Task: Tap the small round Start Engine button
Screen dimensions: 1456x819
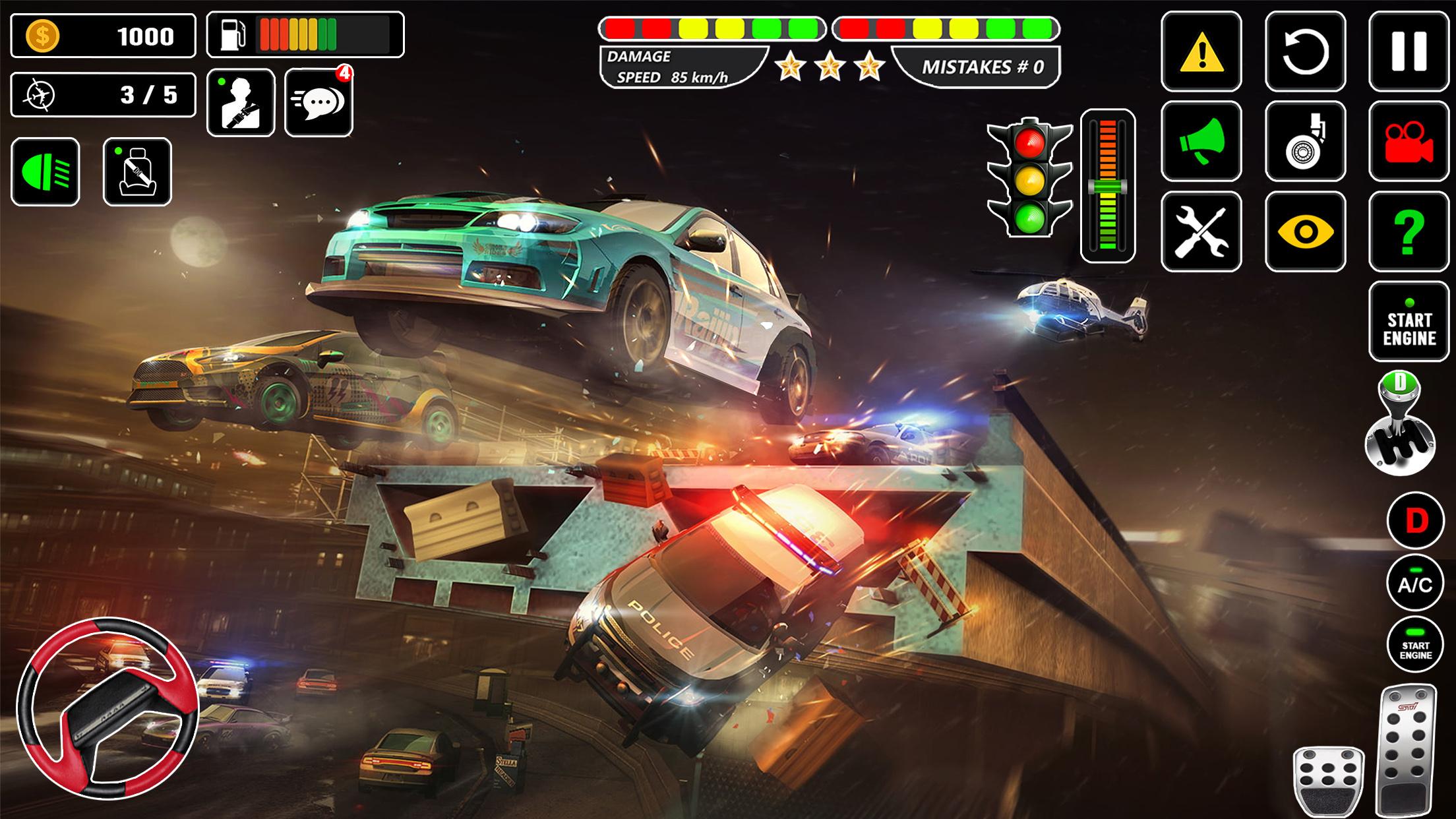Action: (1415, 645)
